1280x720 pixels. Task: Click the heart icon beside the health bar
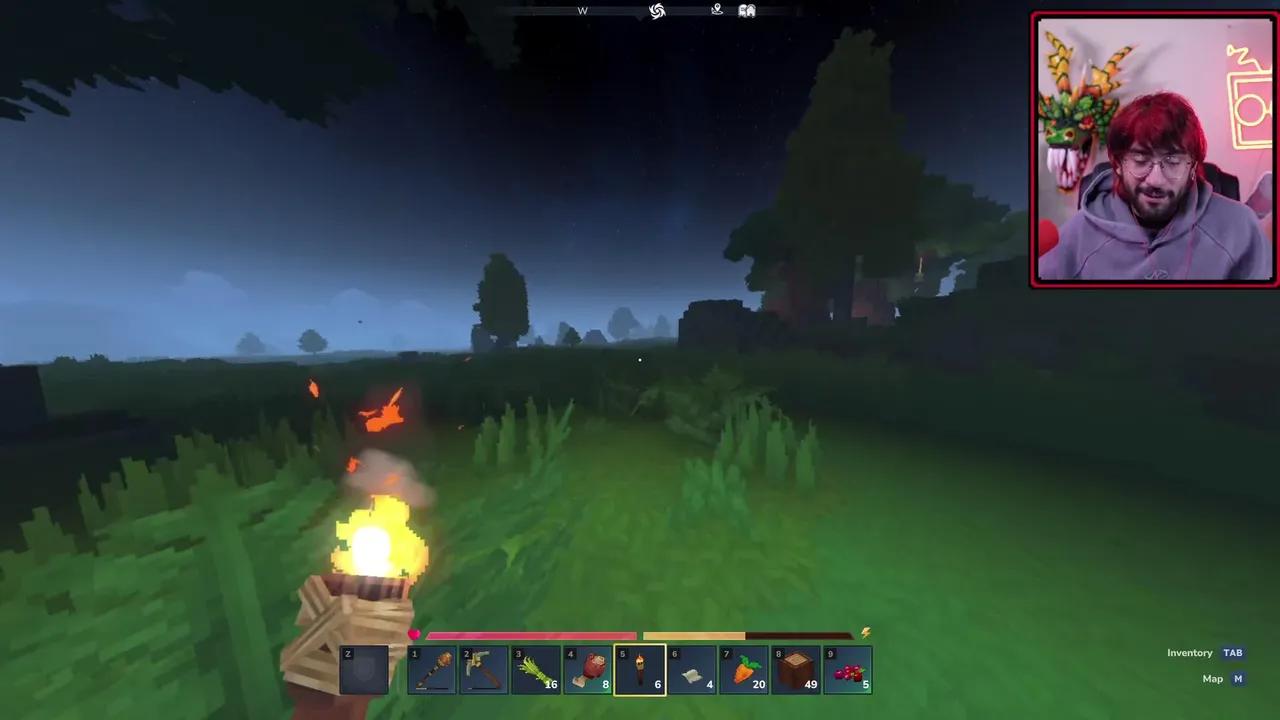tap(414, 633)
